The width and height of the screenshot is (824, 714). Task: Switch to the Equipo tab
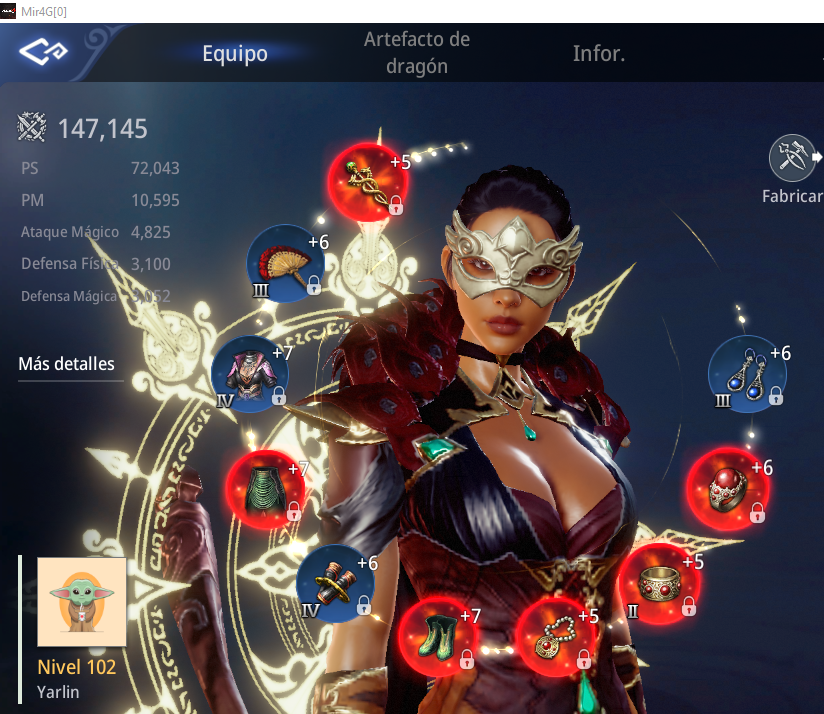(235, 53)
